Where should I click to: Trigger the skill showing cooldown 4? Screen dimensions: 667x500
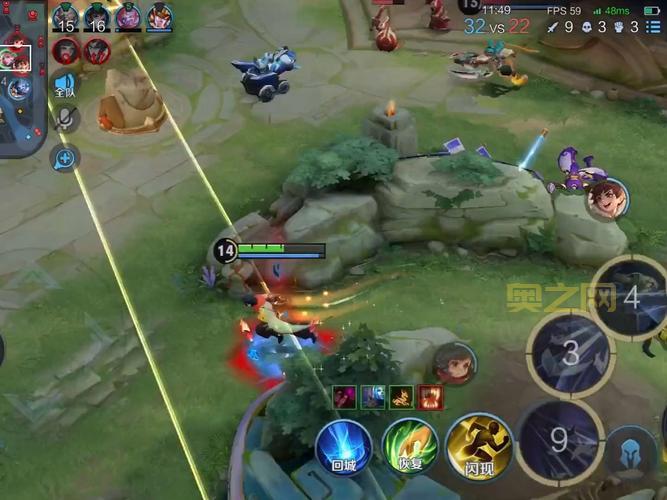pyautogui.click(x=630, y=298)
